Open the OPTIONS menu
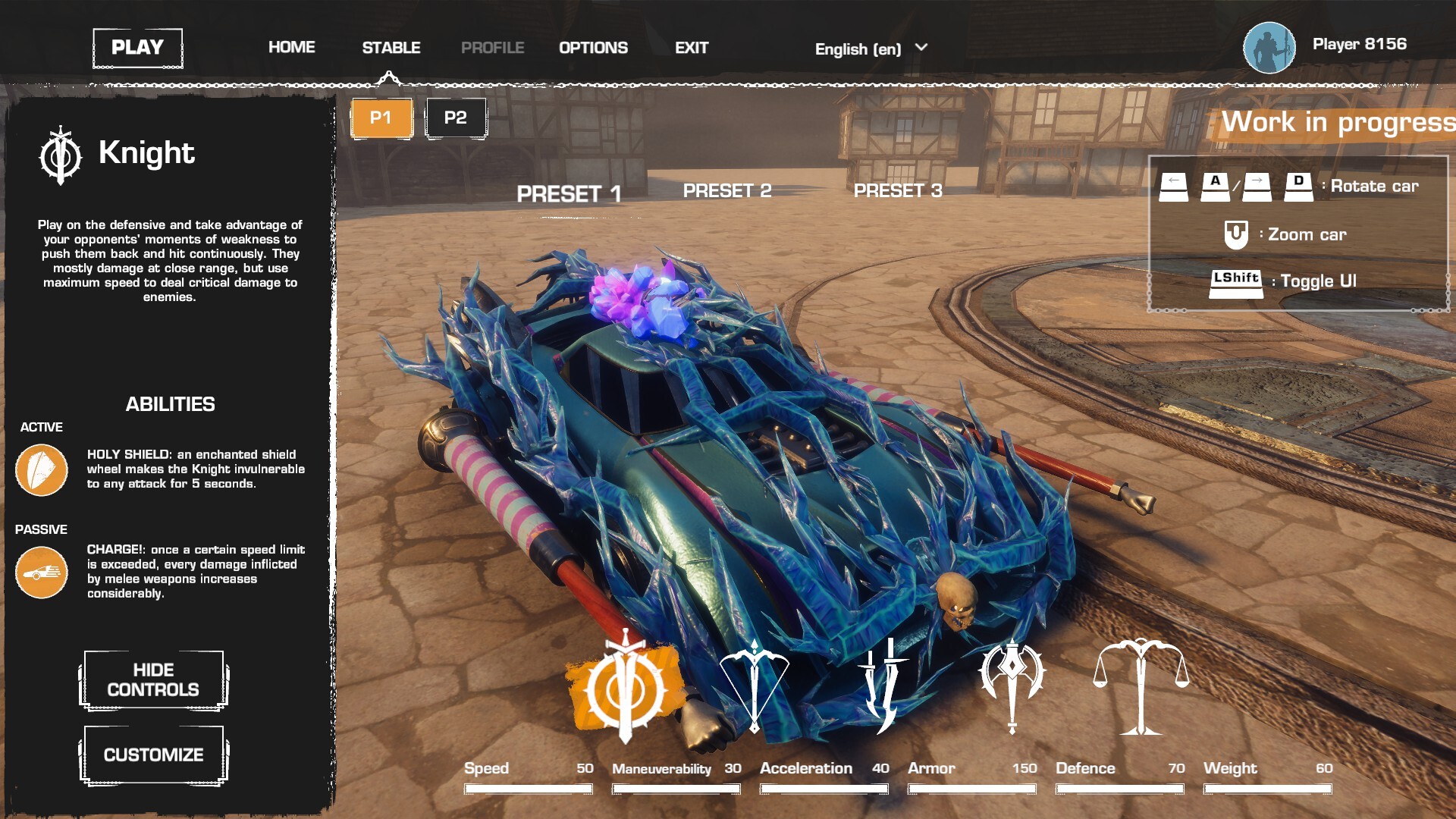 coord(593,47)
